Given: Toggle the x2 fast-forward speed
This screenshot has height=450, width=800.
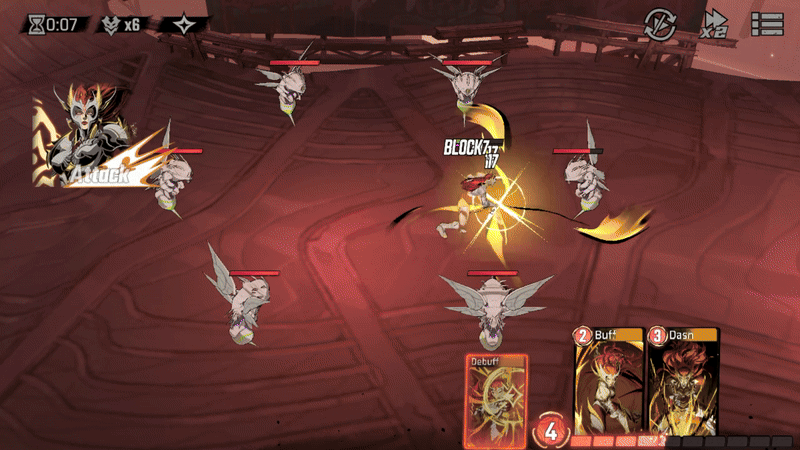Looking at the screenshot, I should [714, 23].
